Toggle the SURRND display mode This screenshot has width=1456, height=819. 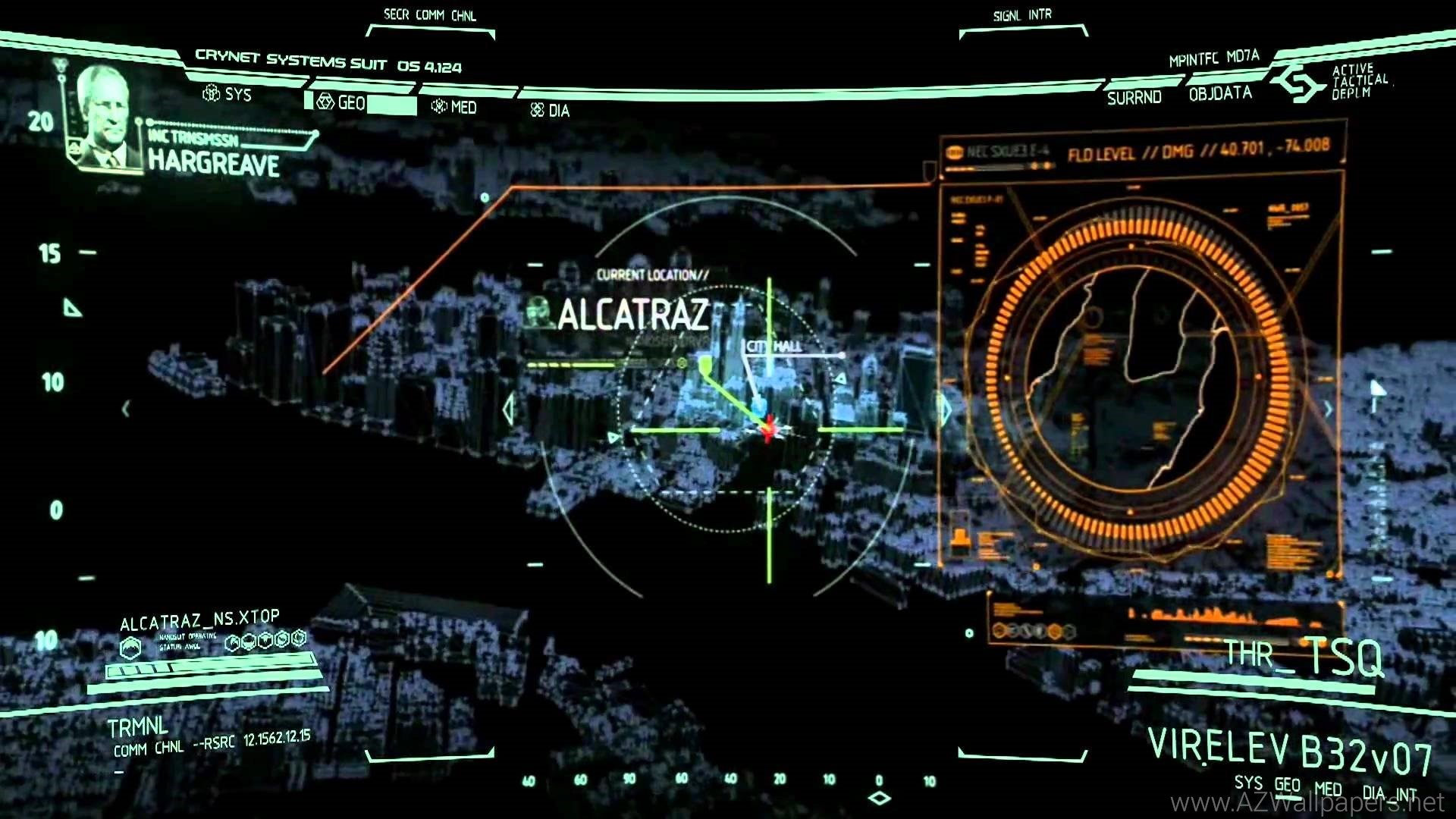pyautogui.click(x=1134, y=97)
